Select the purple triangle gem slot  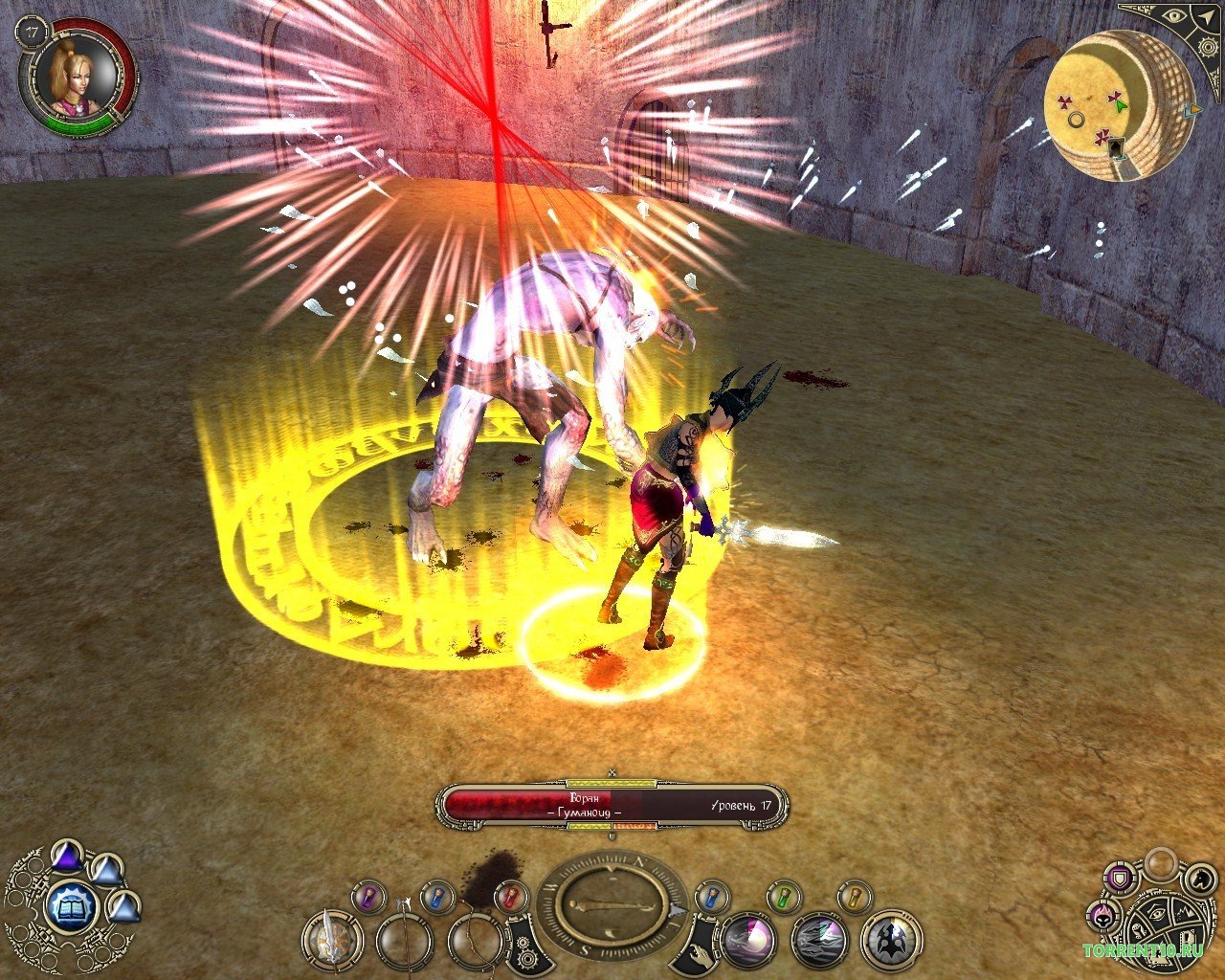[66, 855]
